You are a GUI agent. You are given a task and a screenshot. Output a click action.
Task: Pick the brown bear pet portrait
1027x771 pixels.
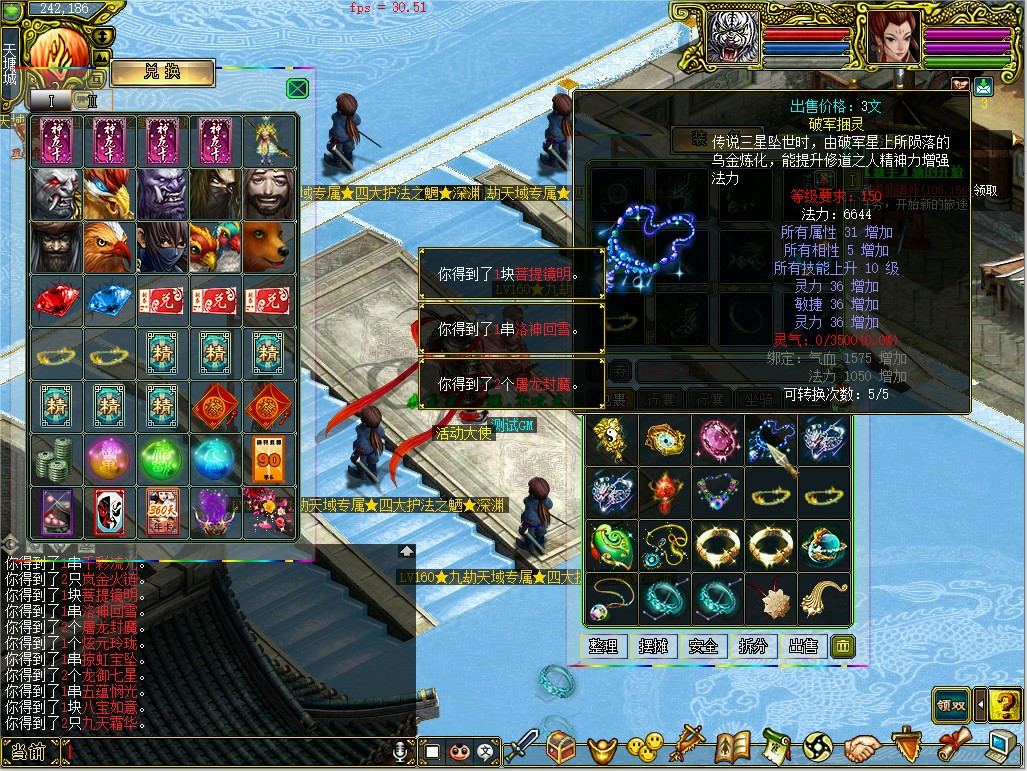[269, 246]
